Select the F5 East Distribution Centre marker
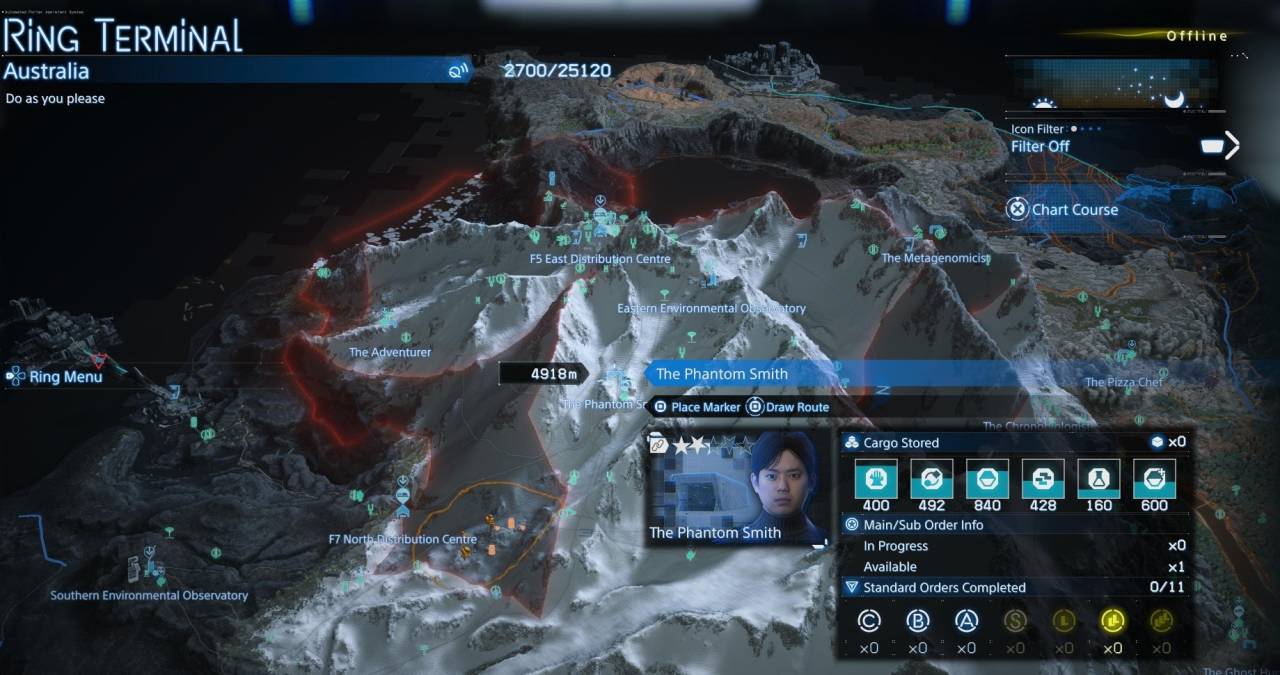The image size is (1280, 675). (600, 259)
